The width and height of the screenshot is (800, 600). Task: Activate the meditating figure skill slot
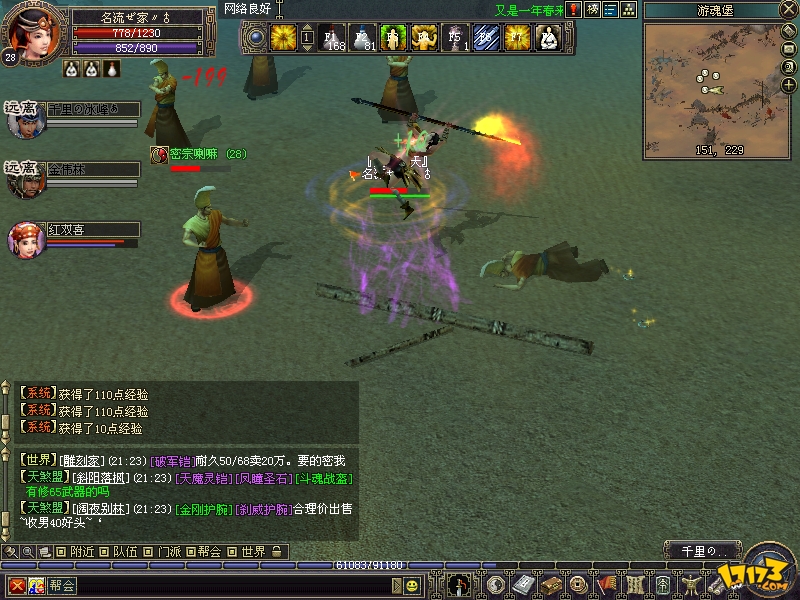pos(548,38)
